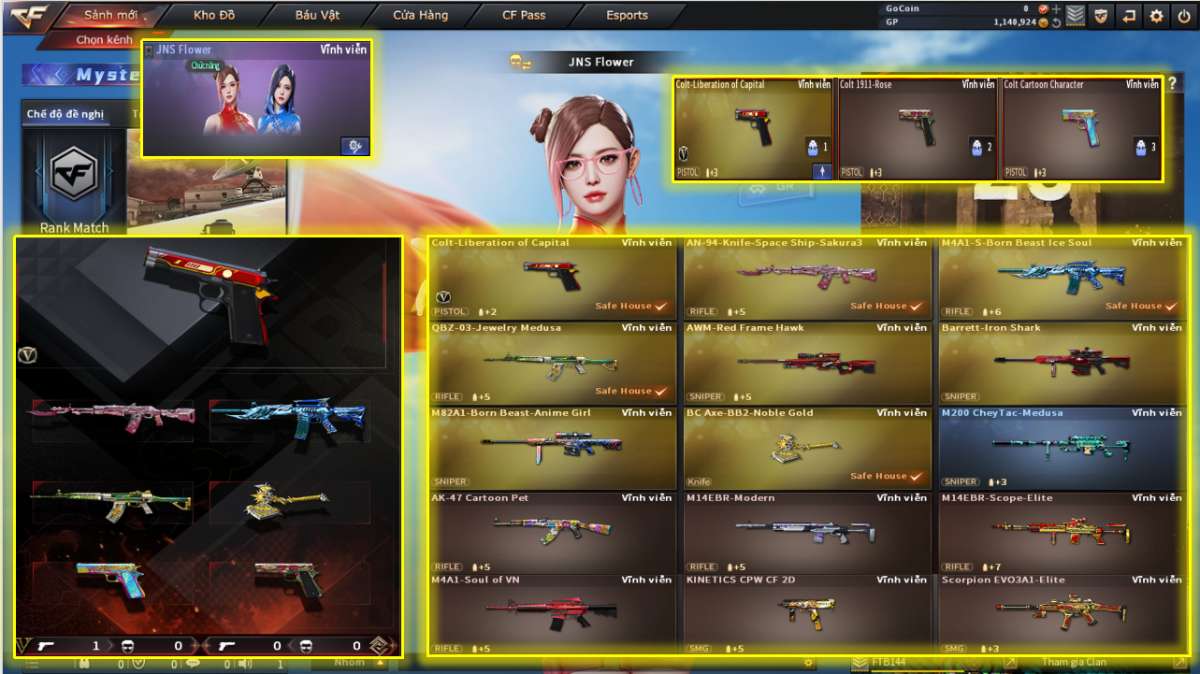This screenshot has height=674, width=1200.
Task: Select the Sảnh mới lobby tab
Action: click(x=109, y=15)
